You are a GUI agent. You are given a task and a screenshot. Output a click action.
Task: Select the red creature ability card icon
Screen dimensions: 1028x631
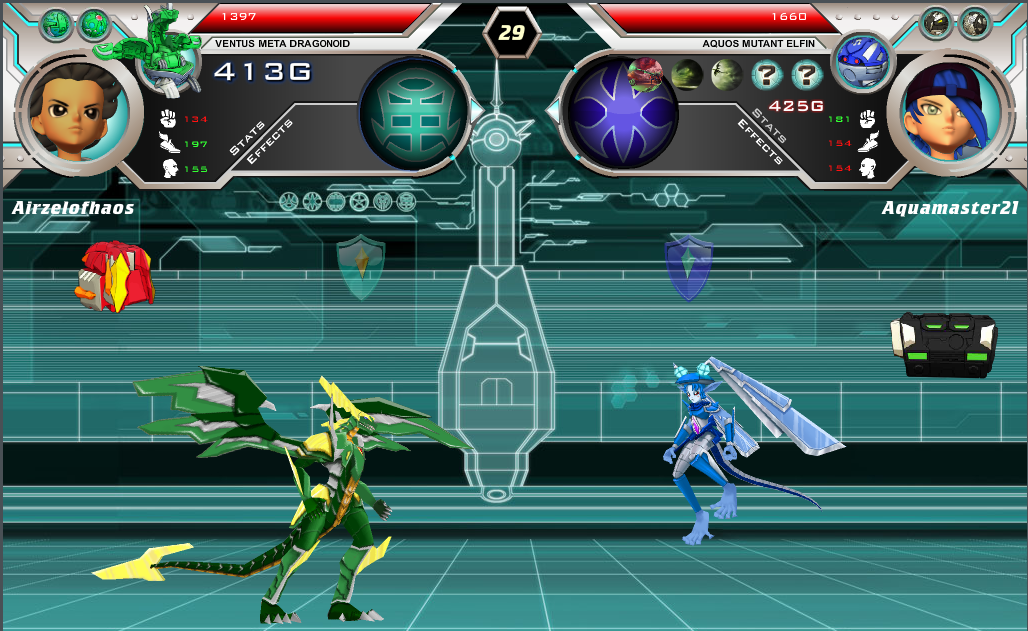pyautogui.click(x=645, y=73)
